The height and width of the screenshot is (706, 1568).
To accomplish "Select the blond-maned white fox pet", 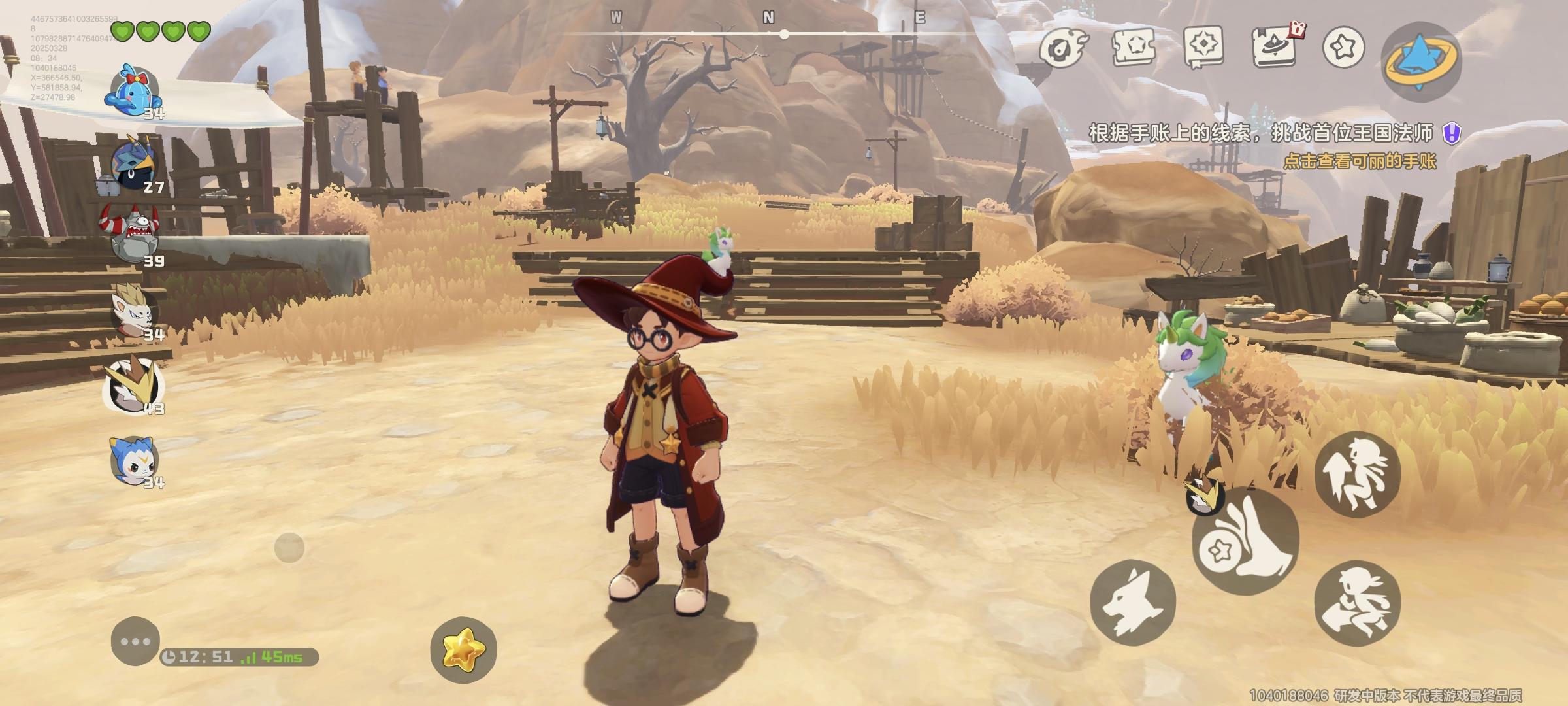I will click(x=135, y=312).
